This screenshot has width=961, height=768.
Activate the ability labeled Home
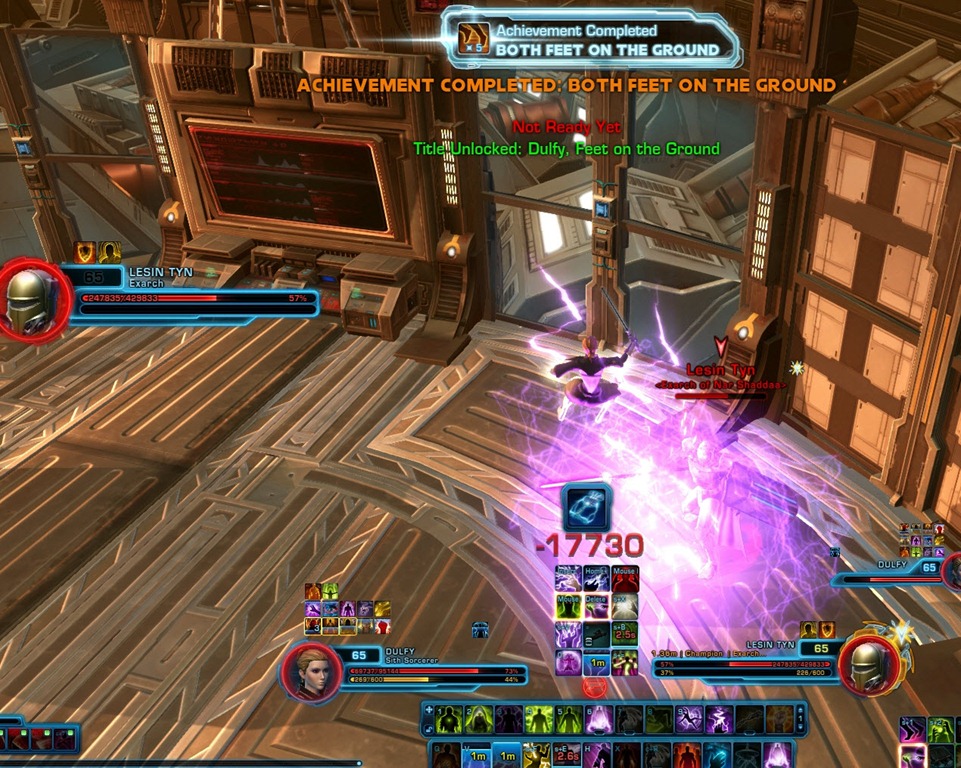(x=596, y=580)
